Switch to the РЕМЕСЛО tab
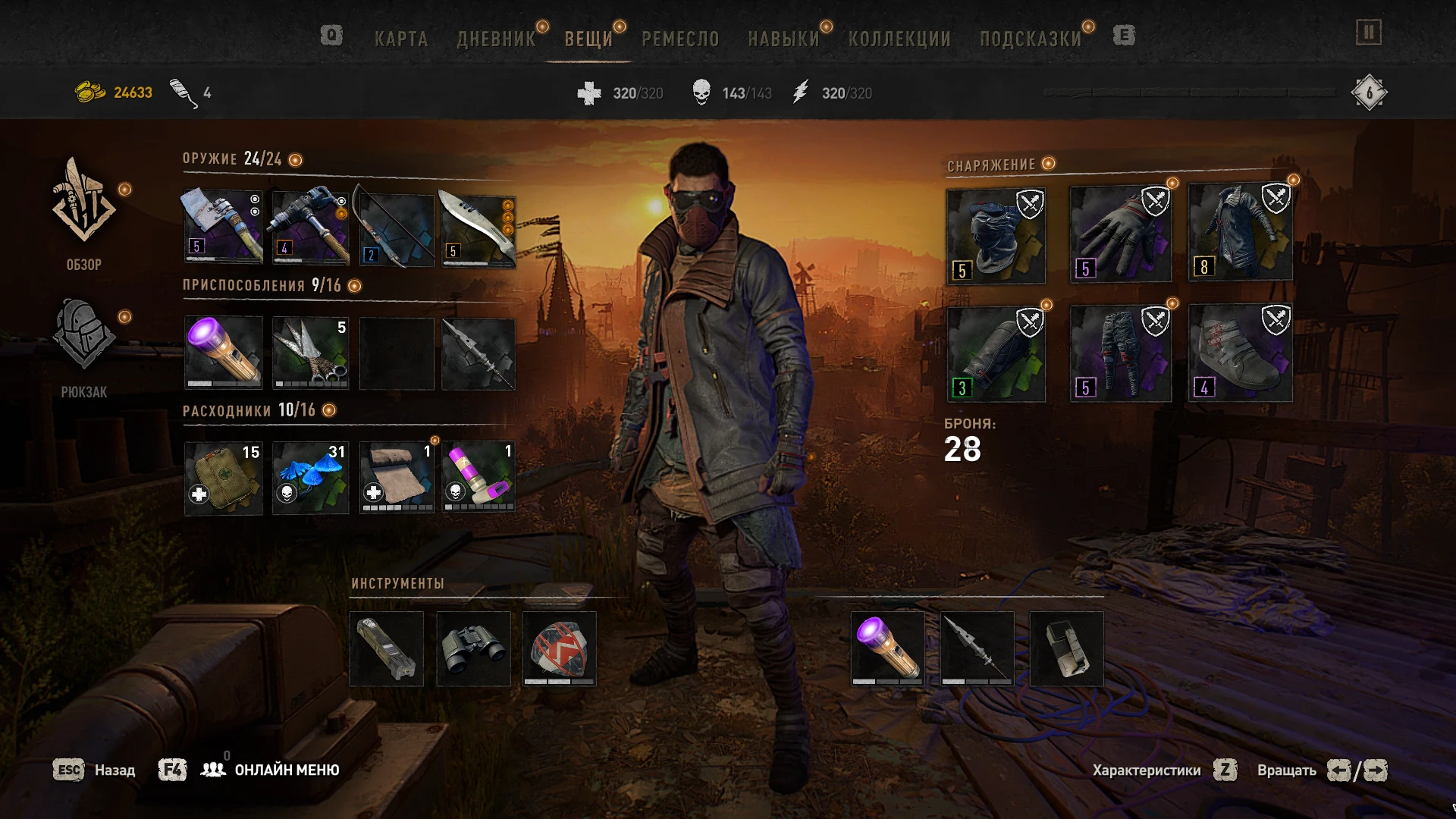The width and height of the screenshot is (1456, 819). click(679, 39)
